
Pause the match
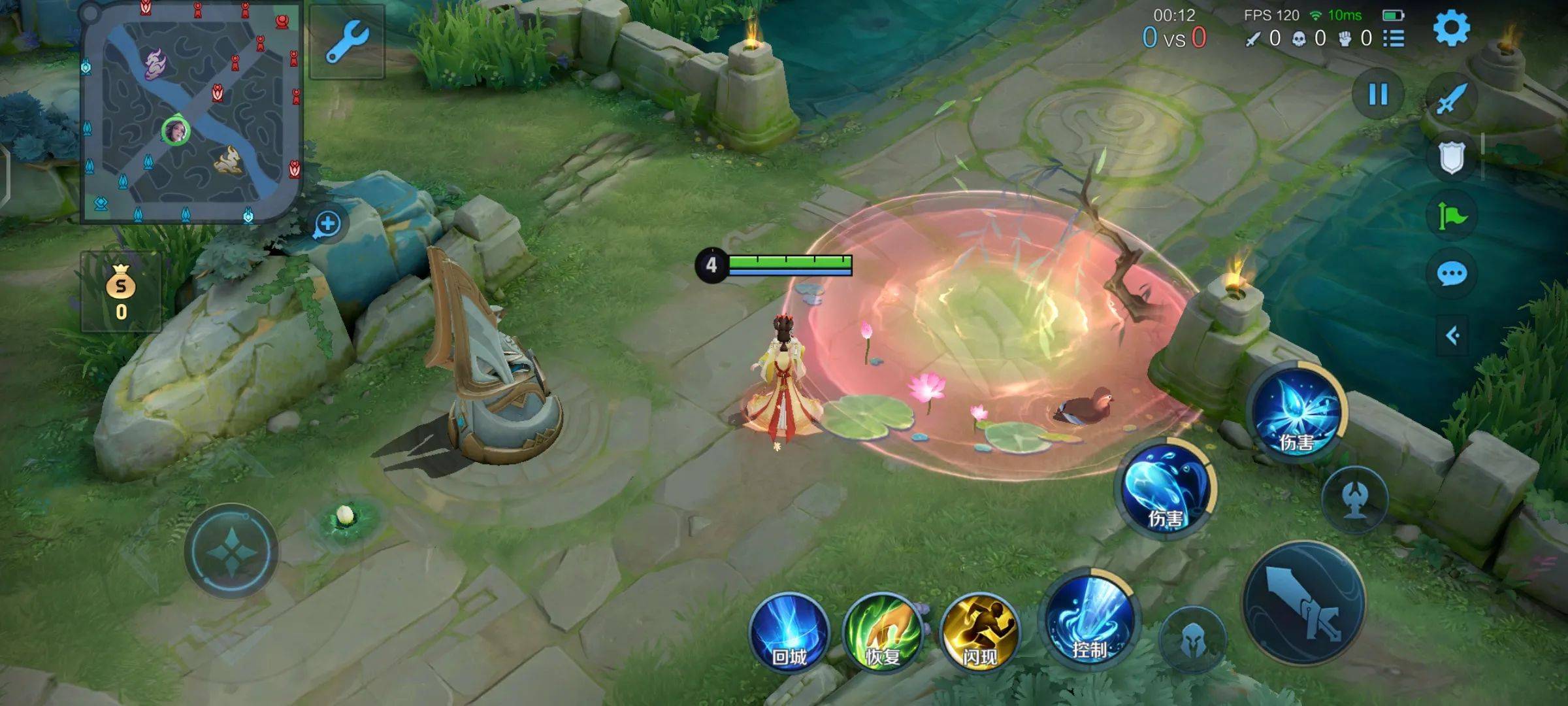point(1378,95)
